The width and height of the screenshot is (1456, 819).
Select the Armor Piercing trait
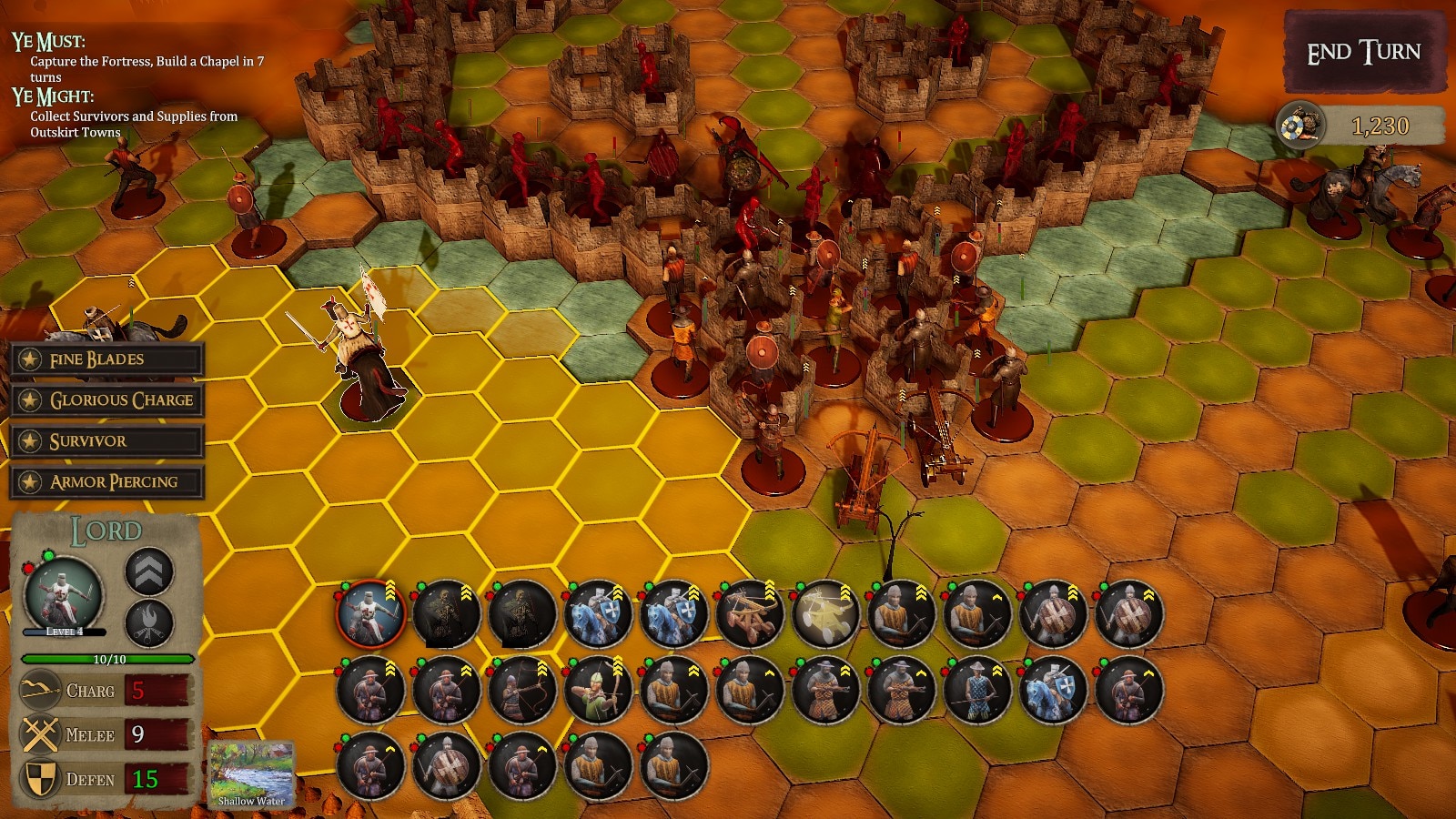(x=106, y=482)
